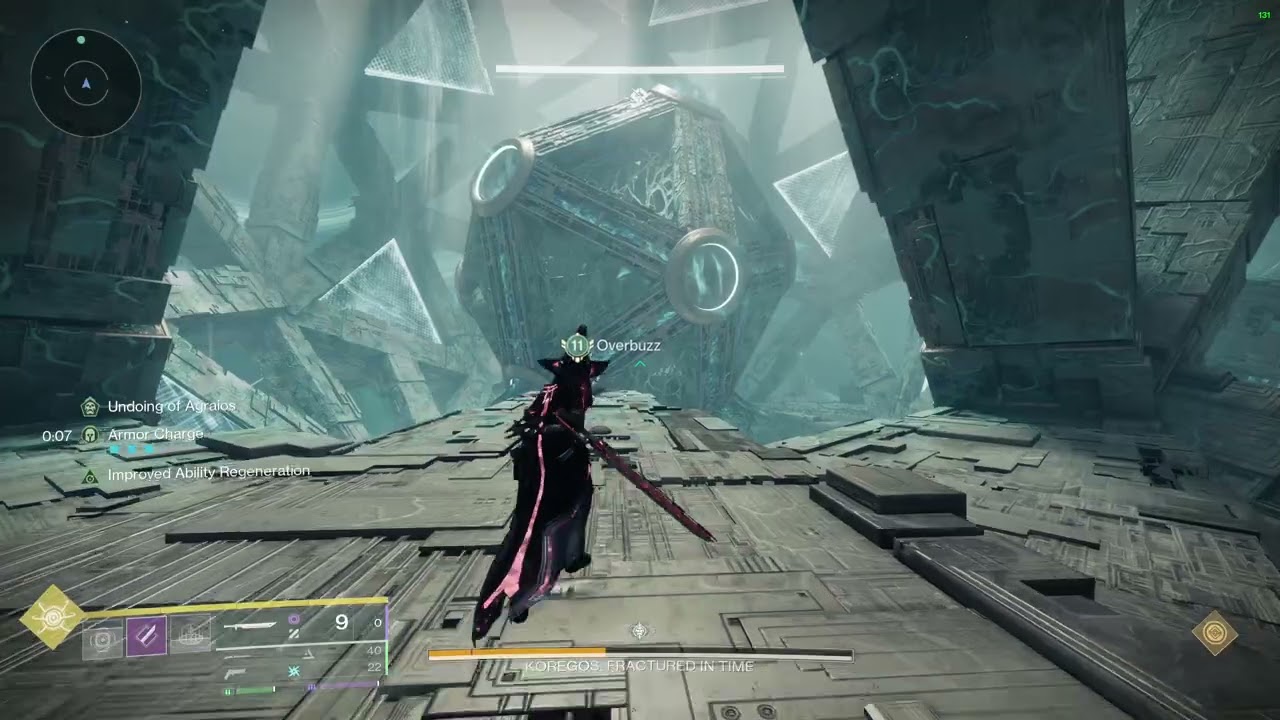Select the Armor Charge helmet icon
1280x720 pixels.
click(x=90, y=435)
